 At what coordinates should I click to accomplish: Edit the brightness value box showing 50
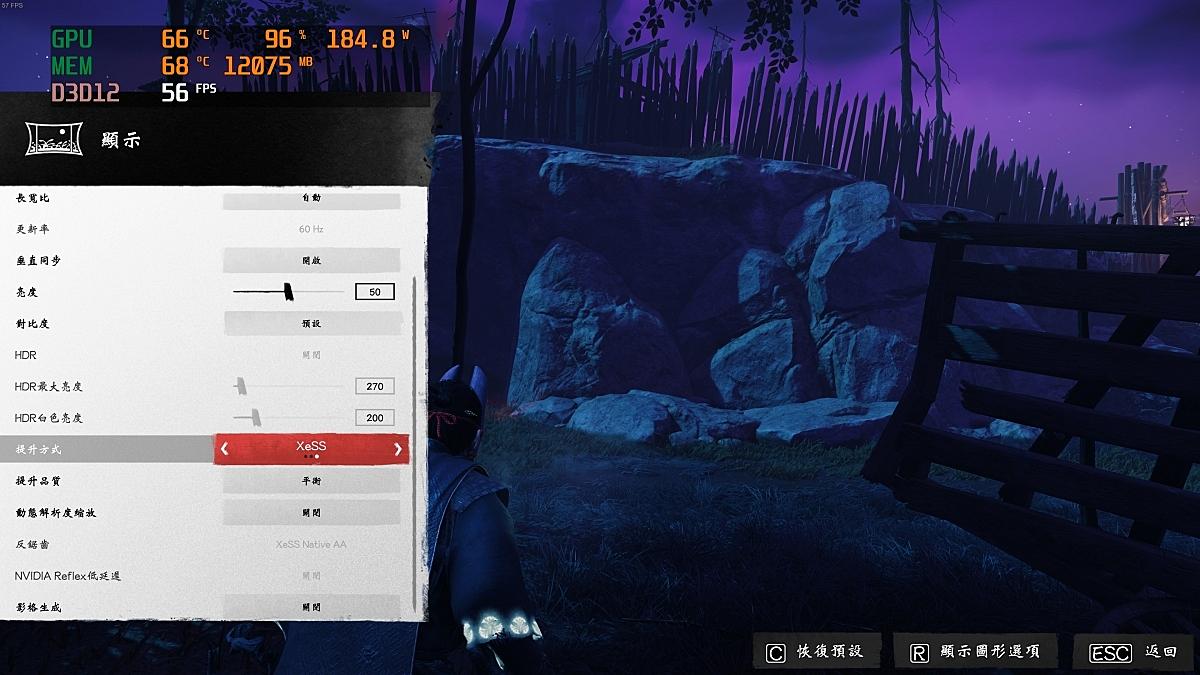[375, 292]
